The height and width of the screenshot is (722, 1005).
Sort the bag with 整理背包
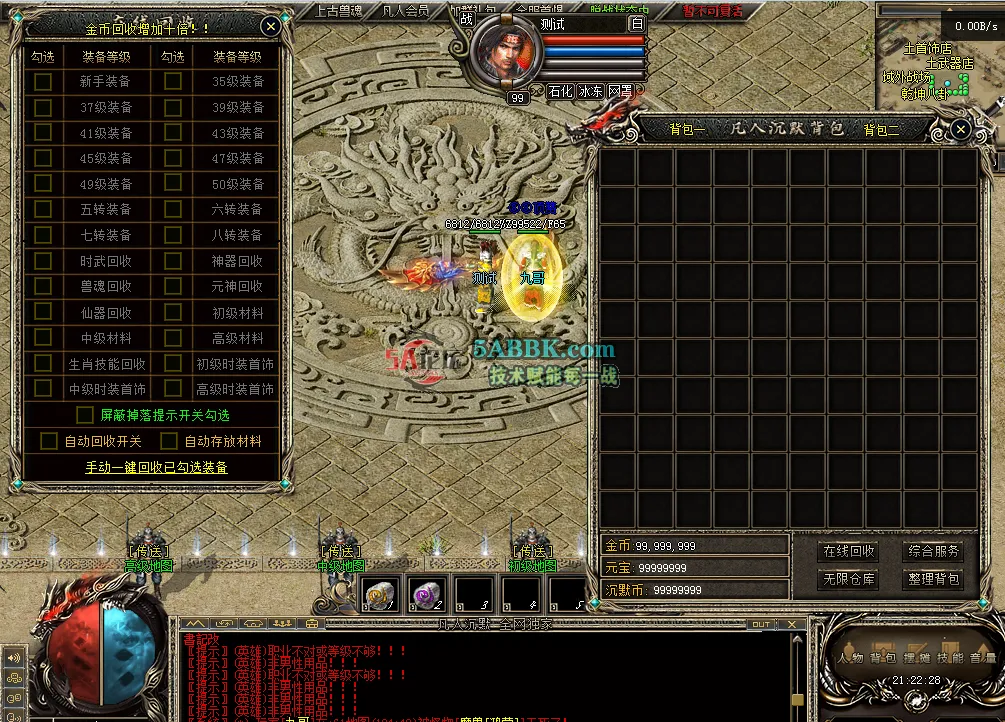[x=933, y=579]
